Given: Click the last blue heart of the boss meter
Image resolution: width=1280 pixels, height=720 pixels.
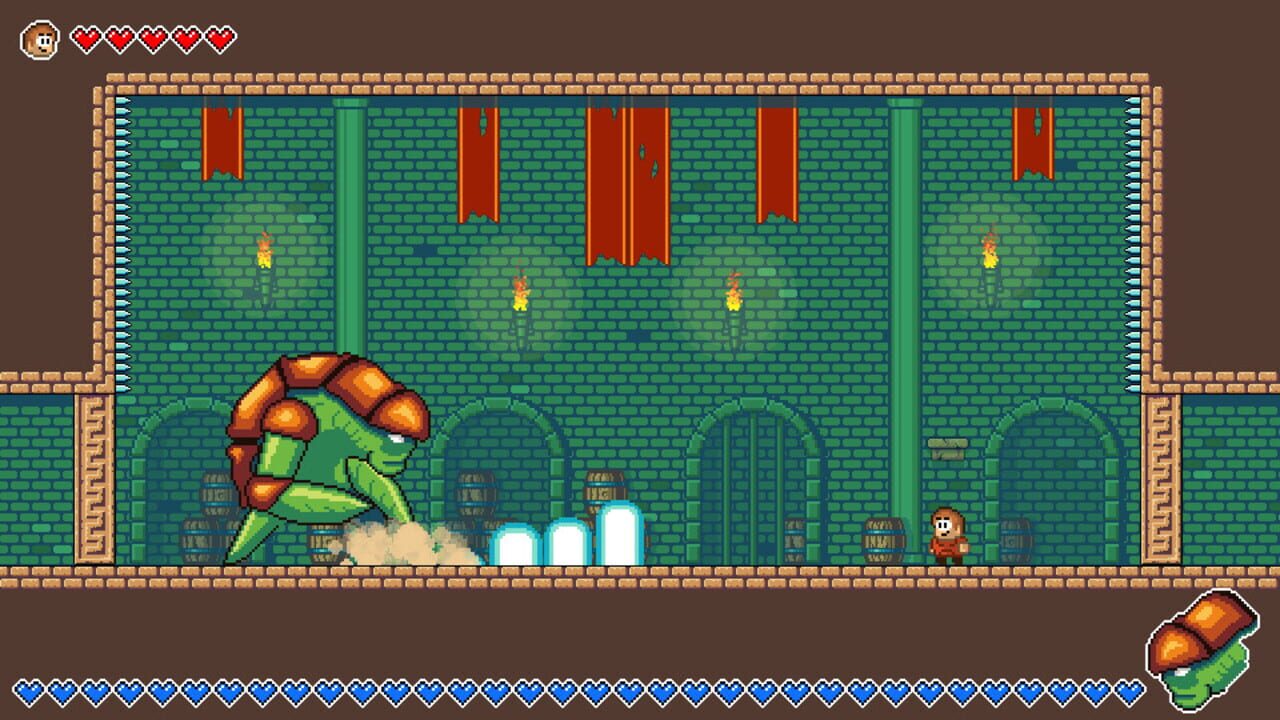Looking at the screenshot, I should [x=1128, y=689].
